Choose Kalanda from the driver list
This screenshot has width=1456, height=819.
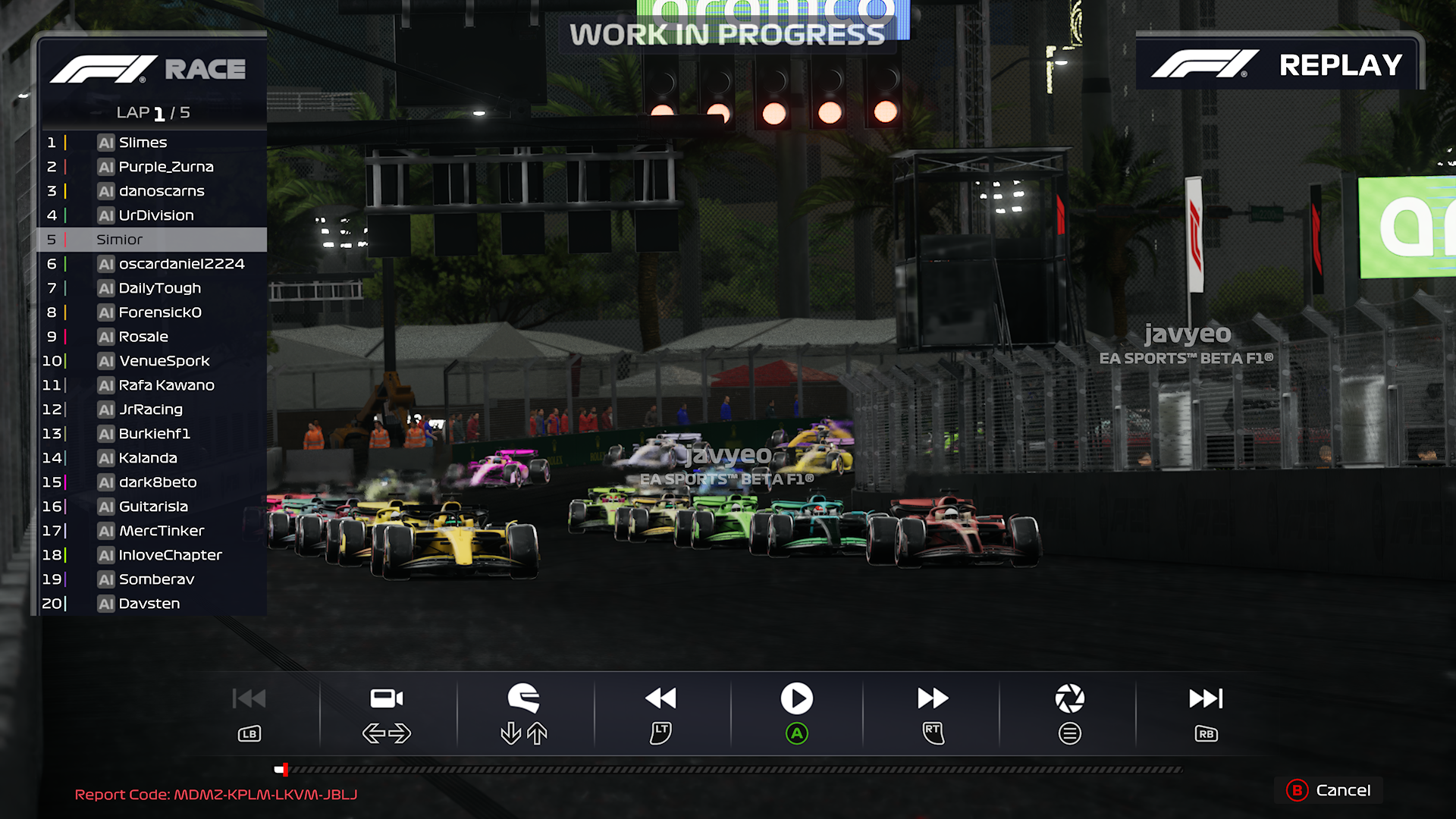point(148,458)
